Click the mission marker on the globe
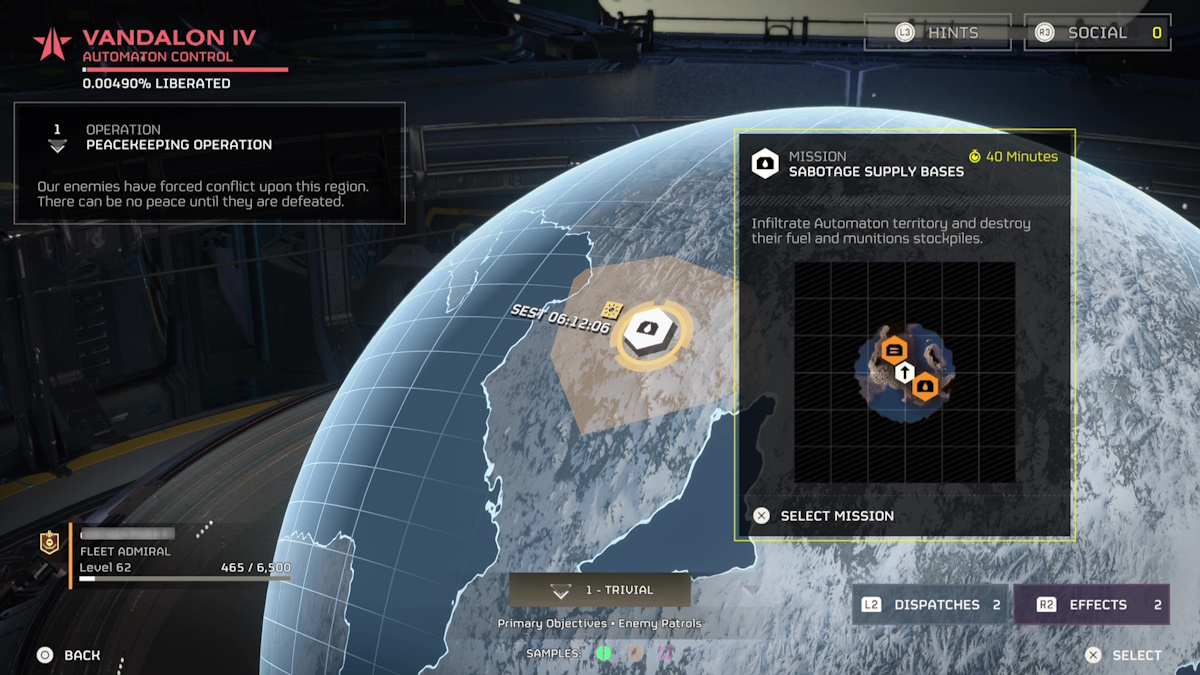The width and height of the screenshot is (1200, 675). pos(651,334)
